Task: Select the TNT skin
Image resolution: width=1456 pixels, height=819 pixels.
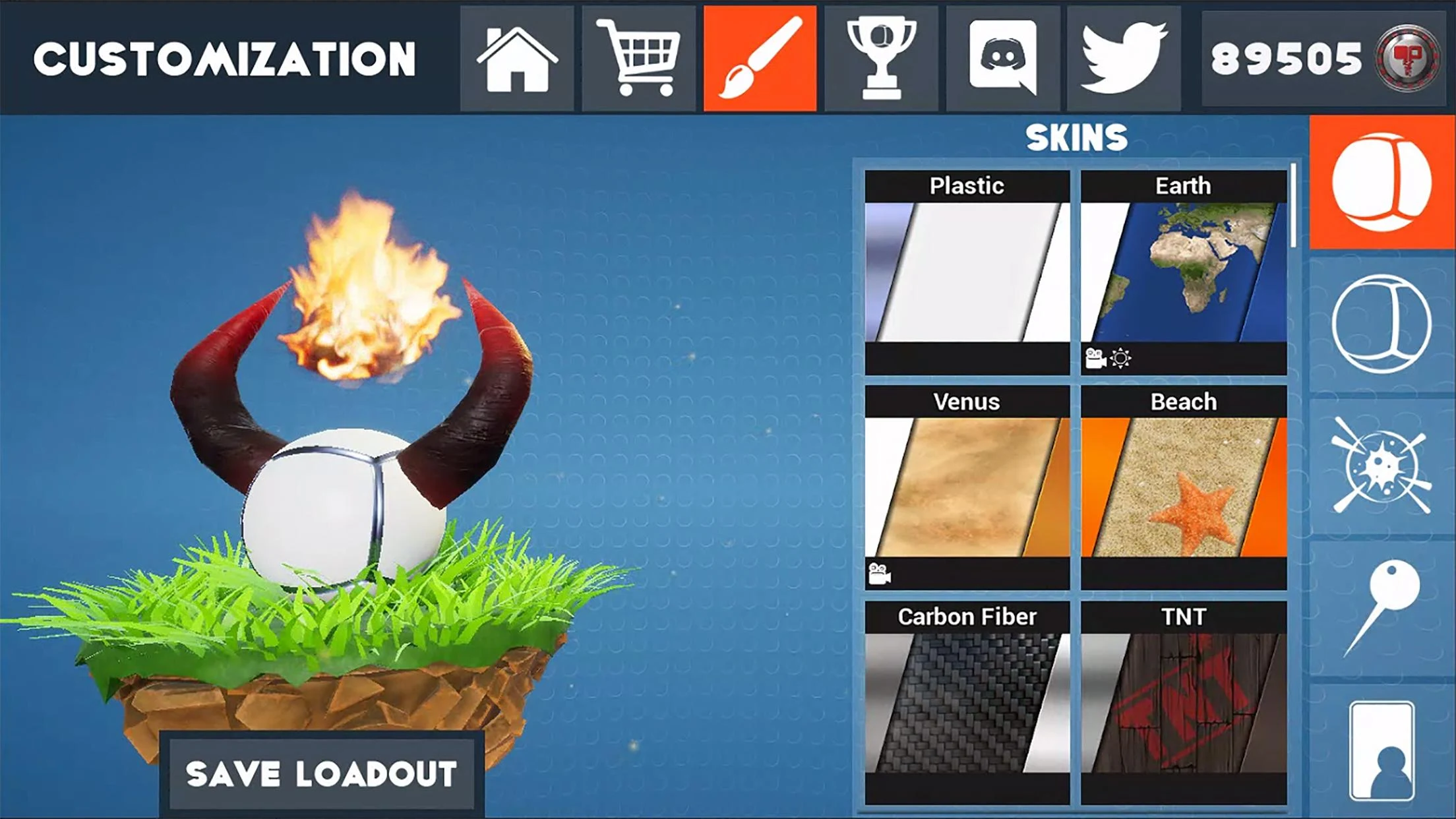Action: (x=1184, y=702)
